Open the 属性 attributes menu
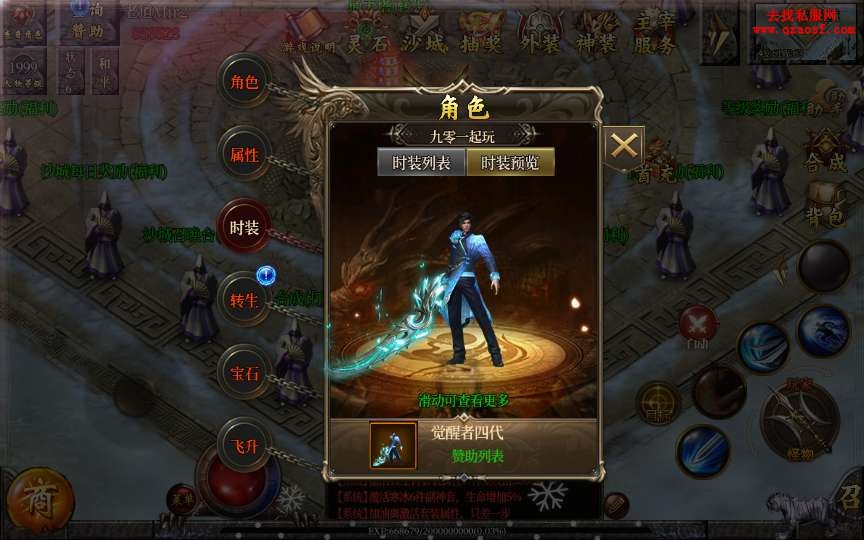The image size is (864, 540). click(244, 155)
